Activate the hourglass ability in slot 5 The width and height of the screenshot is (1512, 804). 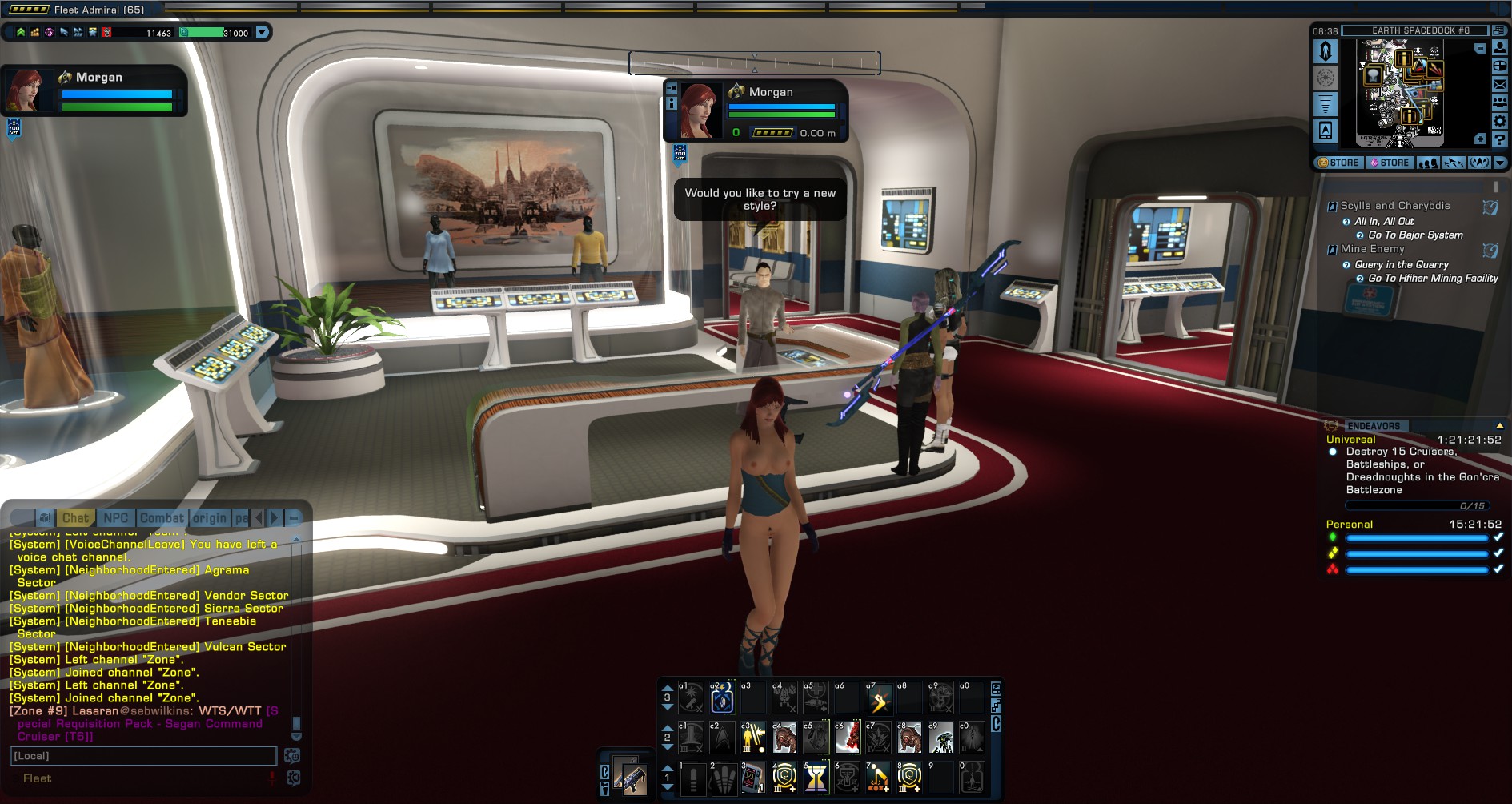pyautogui.click(x=816, y=777)
